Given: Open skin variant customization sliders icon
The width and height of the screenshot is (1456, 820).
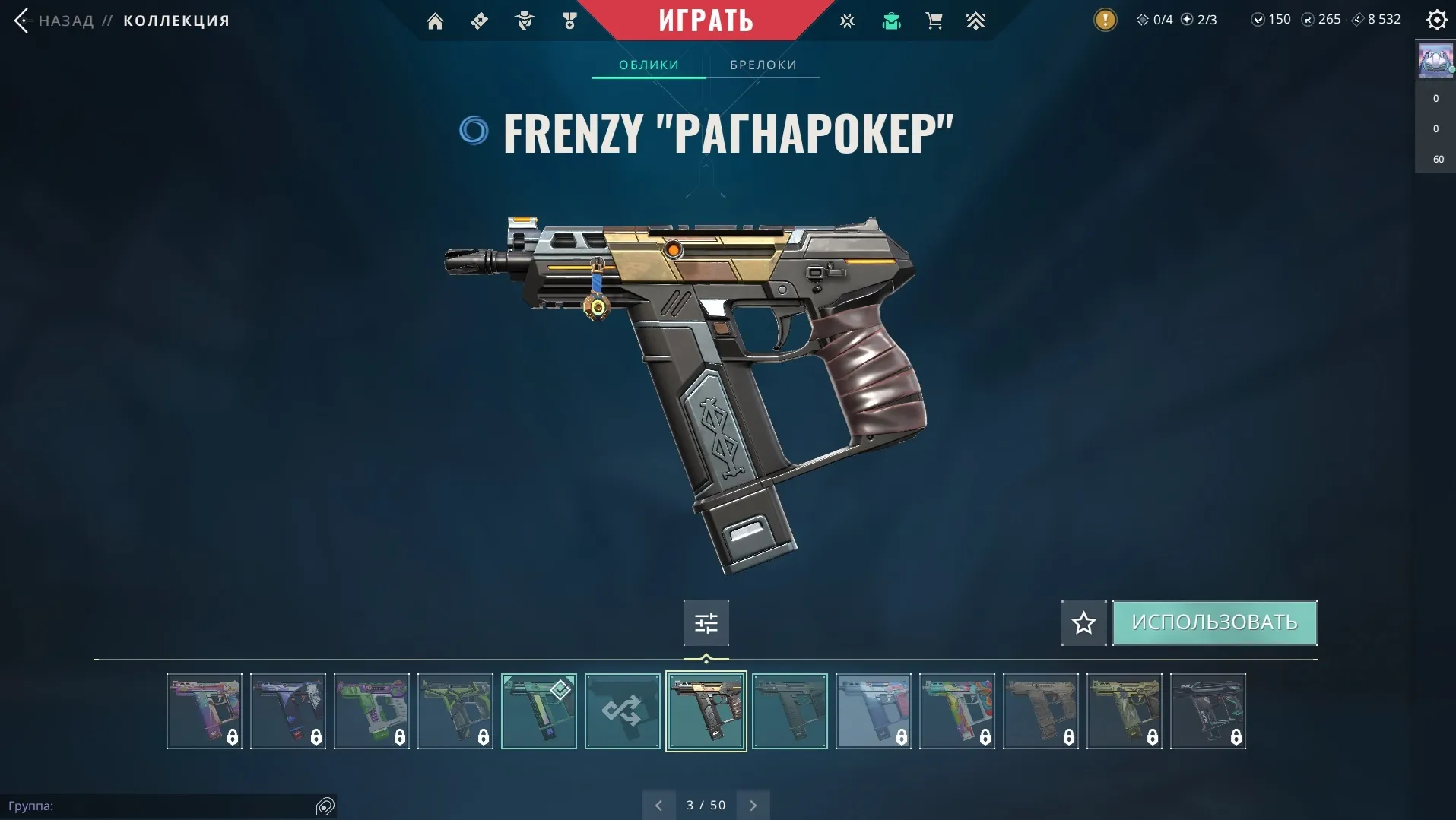Looking at the screenshot, I should [x=706, y=622].
